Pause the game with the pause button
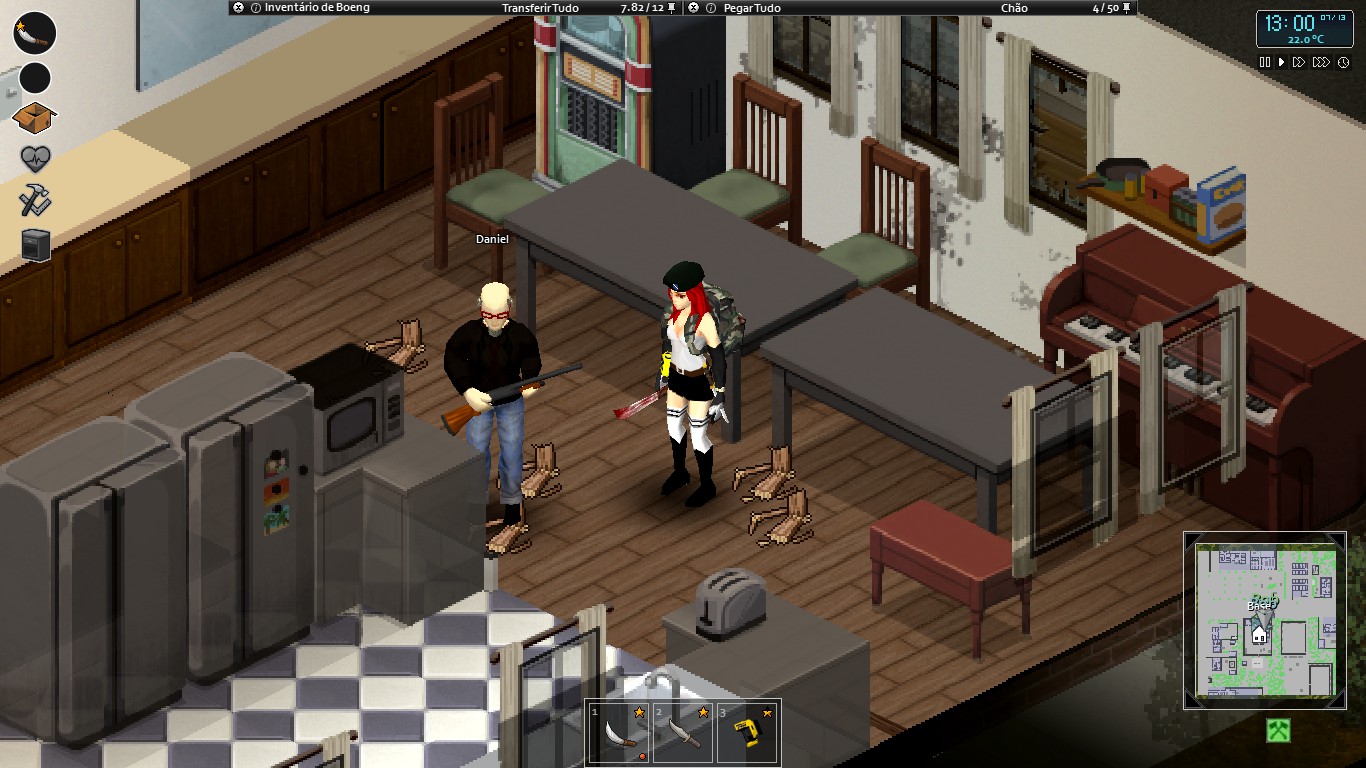1366x768 pixels. [x=1265, y=62]
